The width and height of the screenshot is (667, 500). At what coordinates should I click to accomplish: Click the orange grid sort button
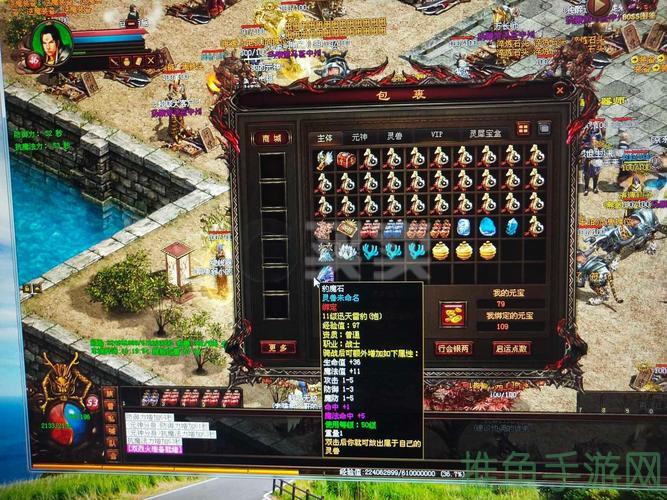[523, 128]
